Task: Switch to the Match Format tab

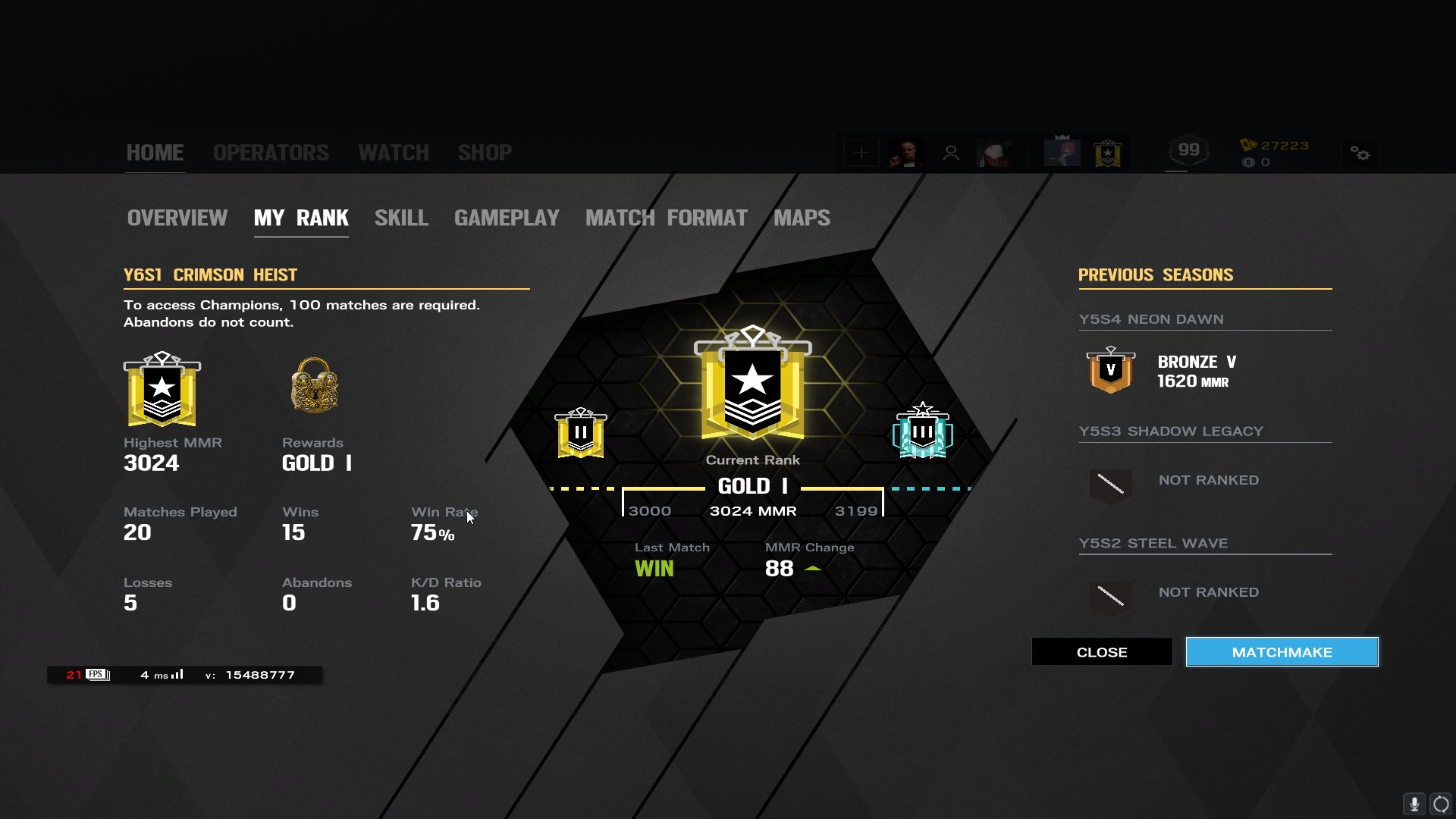Action: (666, 218)
